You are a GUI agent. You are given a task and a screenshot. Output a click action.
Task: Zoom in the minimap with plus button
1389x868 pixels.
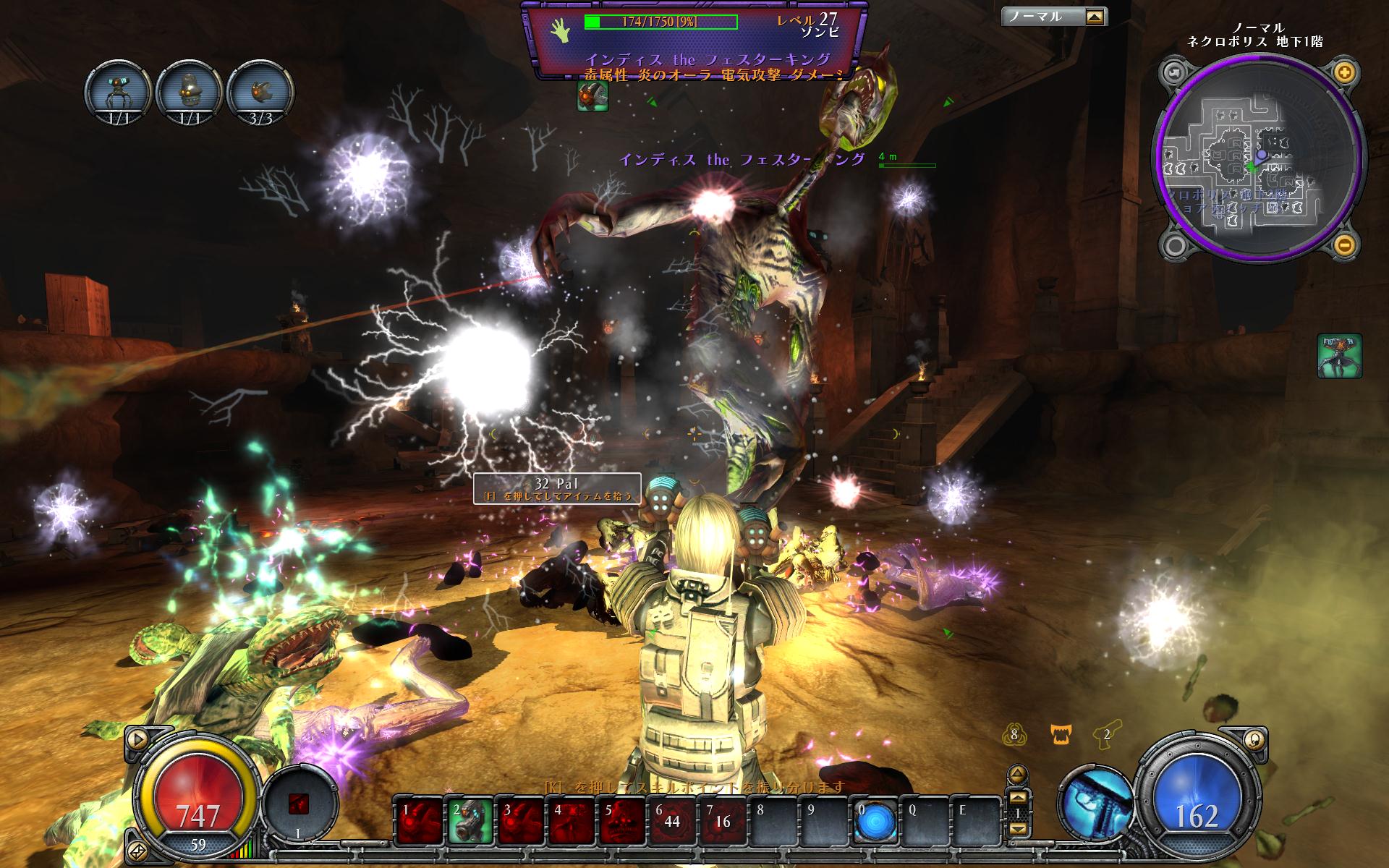pos(1344,72)
